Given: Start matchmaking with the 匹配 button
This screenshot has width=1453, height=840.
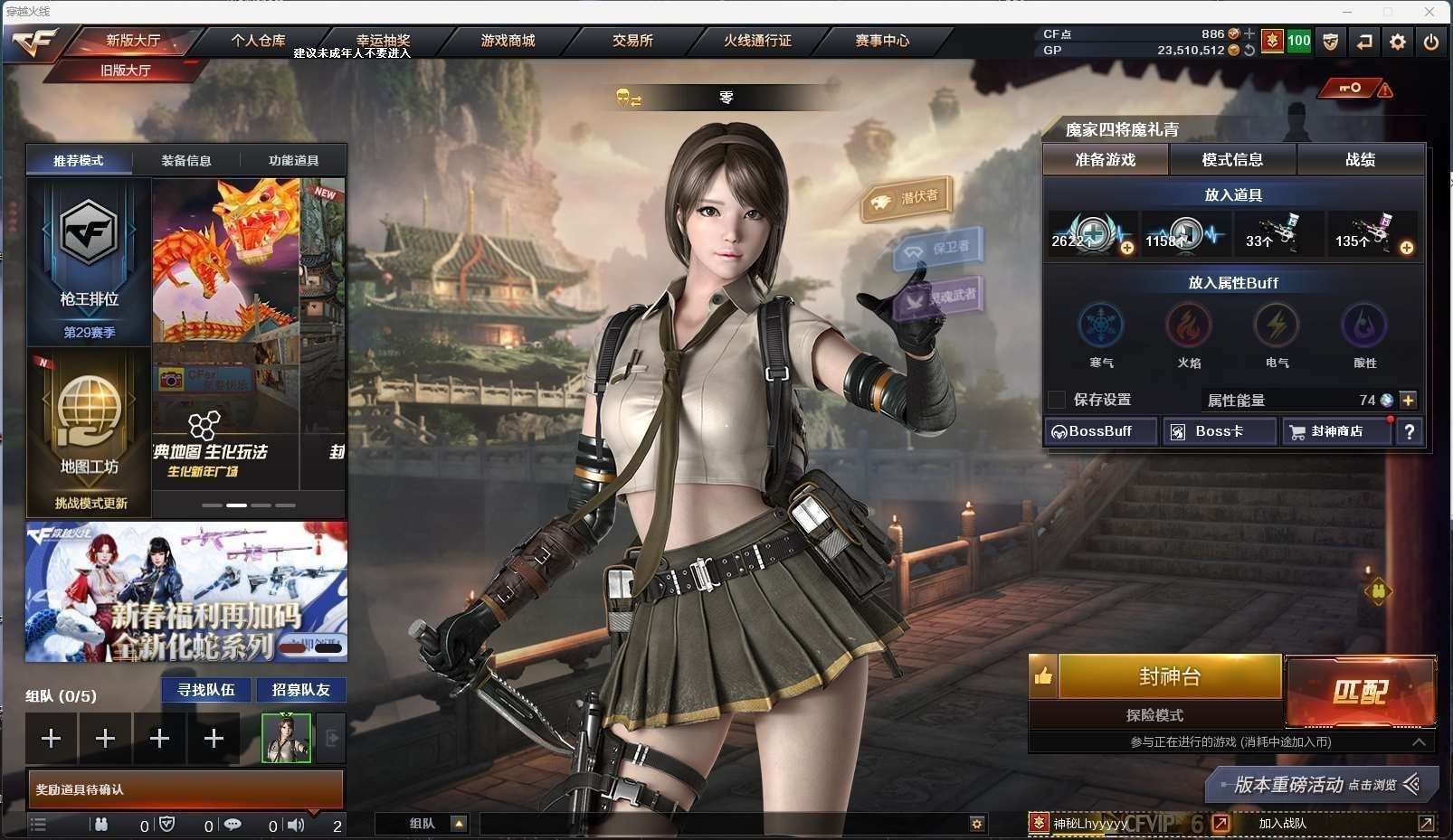Looking at the screenshot, I should click(x=1360, y=692).
